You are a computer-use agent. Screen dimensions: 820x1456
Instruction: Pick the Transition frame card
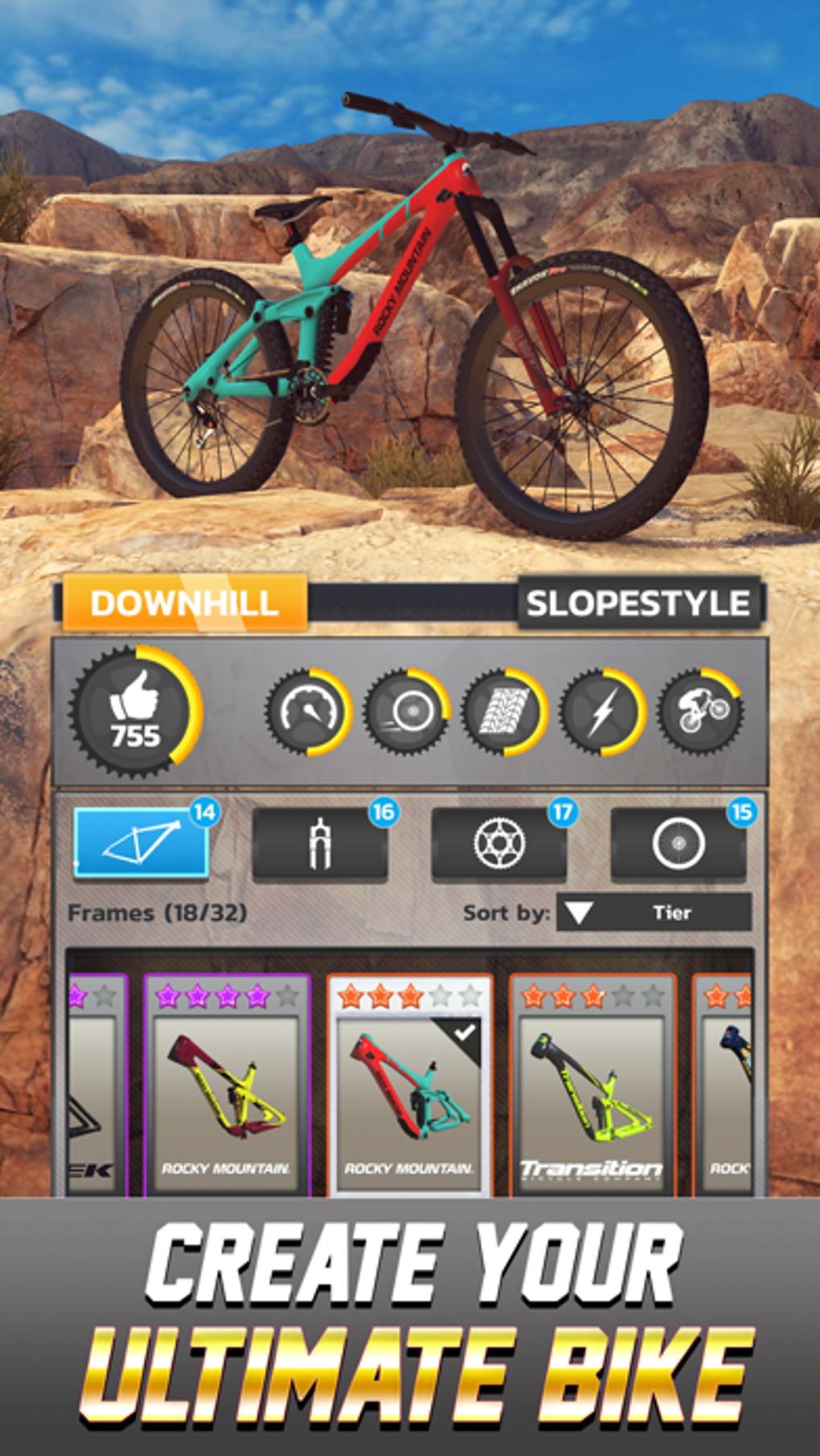coord(592,1085)
